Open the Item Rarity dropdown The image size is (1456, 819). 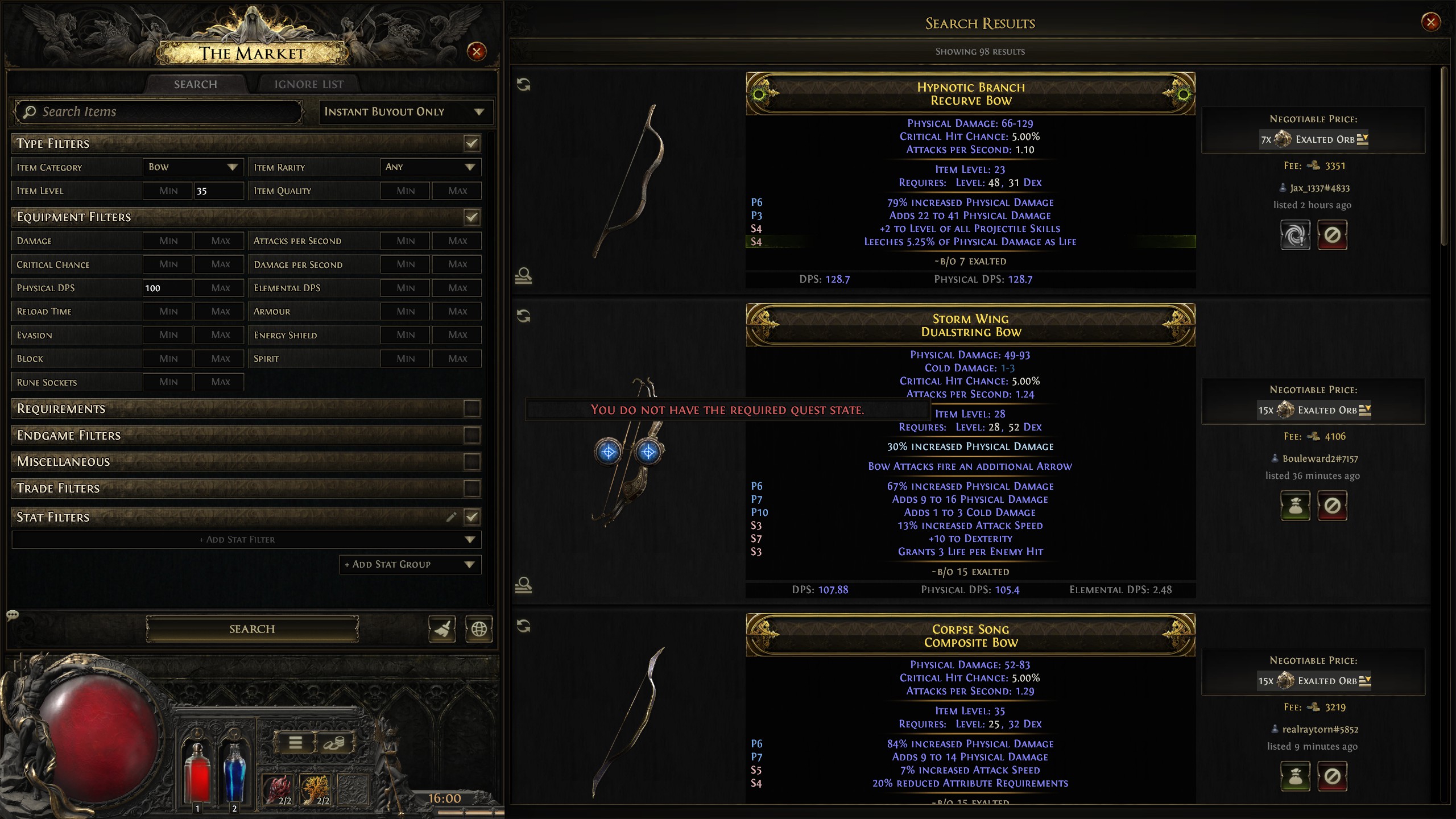[430, 167]
